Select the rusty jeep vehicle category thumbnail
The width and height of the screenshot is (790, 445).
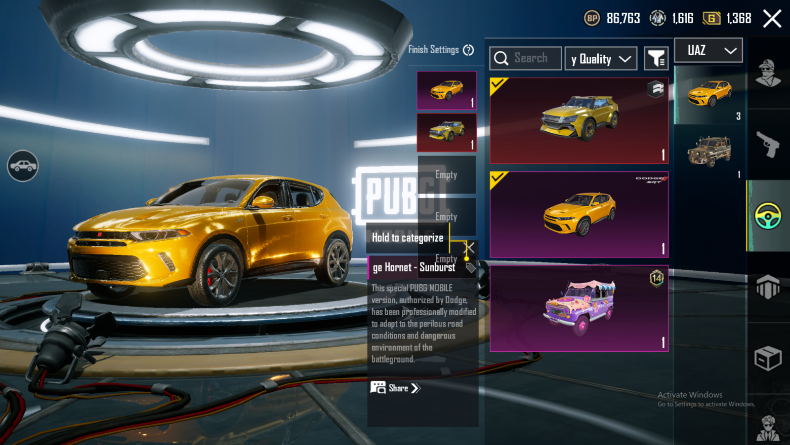tap(709, 153)
